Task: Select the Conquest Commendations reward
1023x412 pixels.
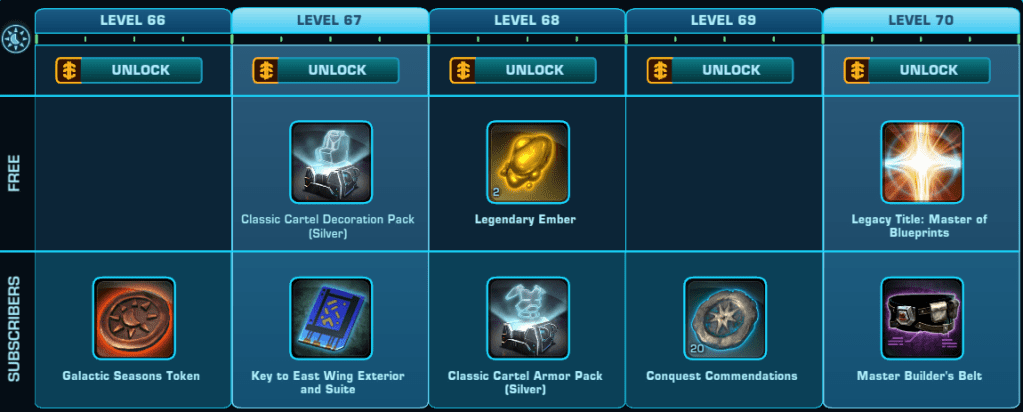Action: coord(724,319)
